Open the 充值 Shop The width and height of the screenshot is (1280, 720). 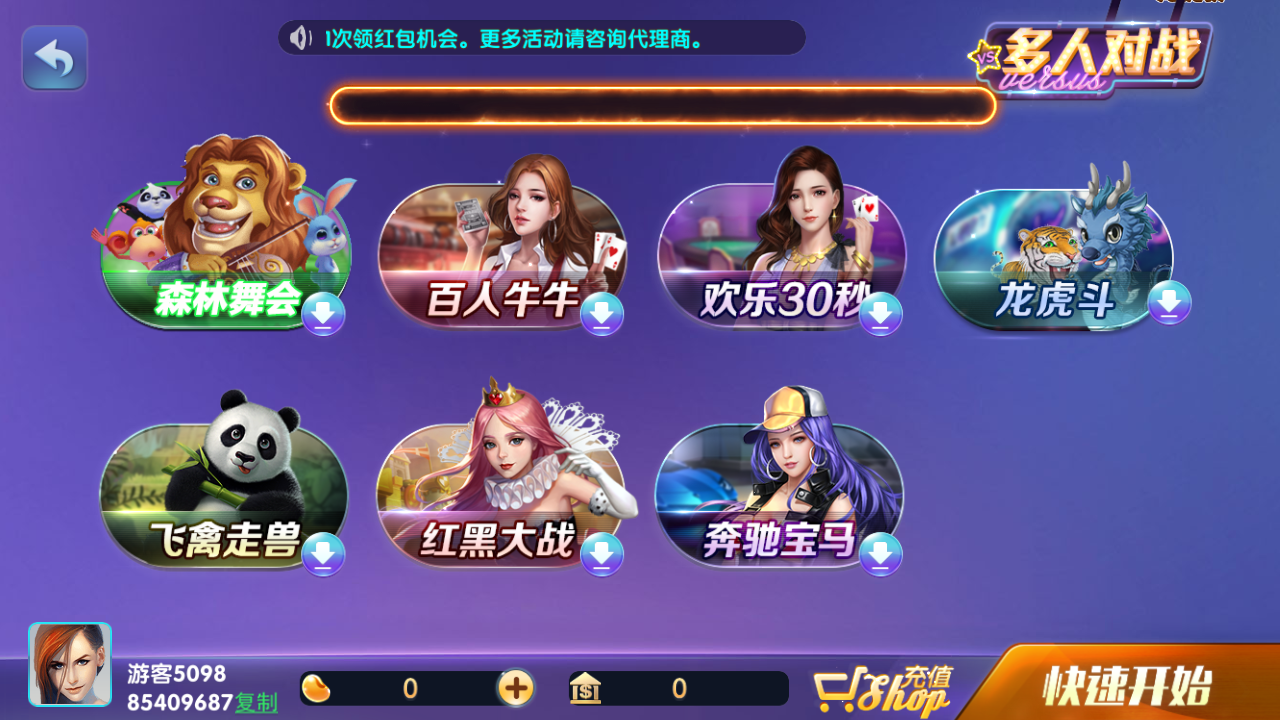coord(880,690)
